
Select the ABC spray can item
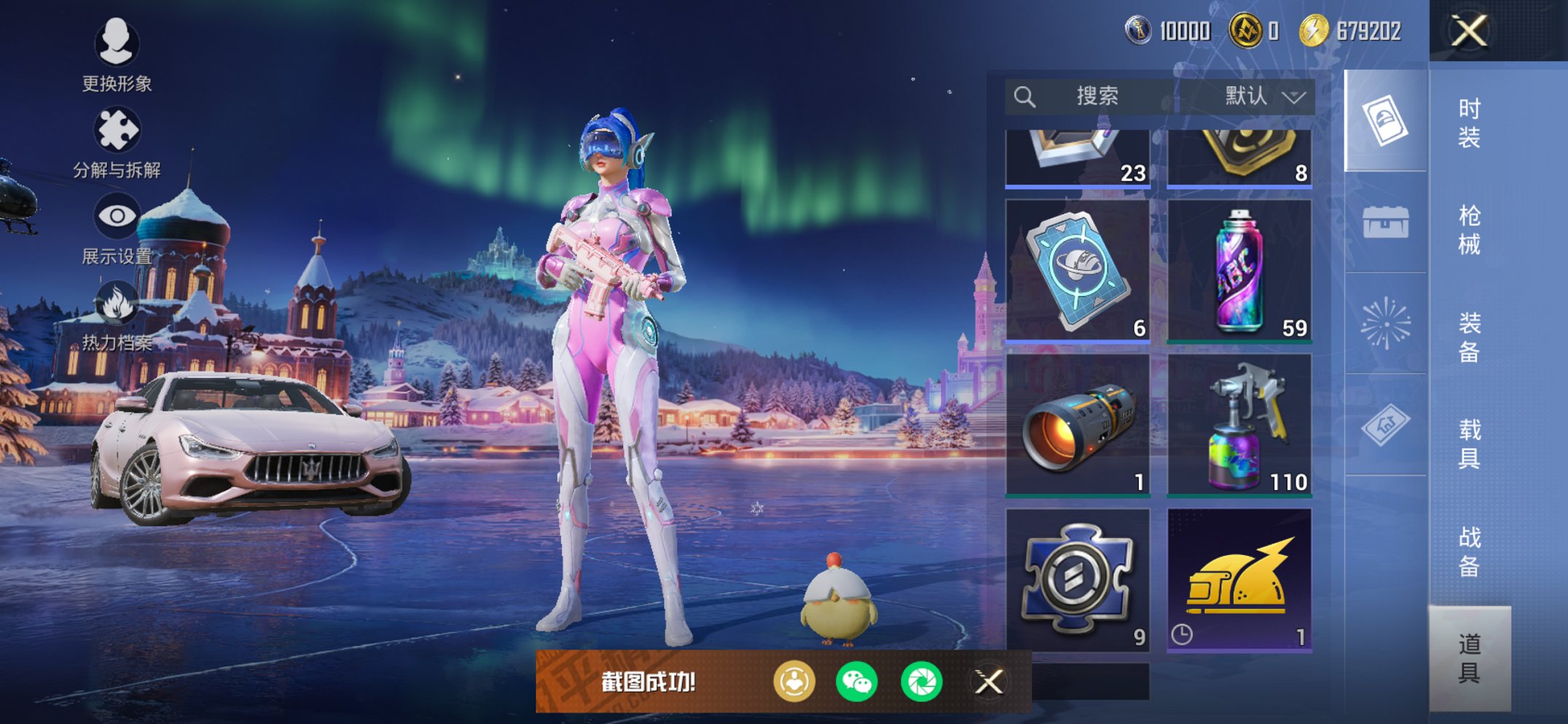(x=1239, y=270)
